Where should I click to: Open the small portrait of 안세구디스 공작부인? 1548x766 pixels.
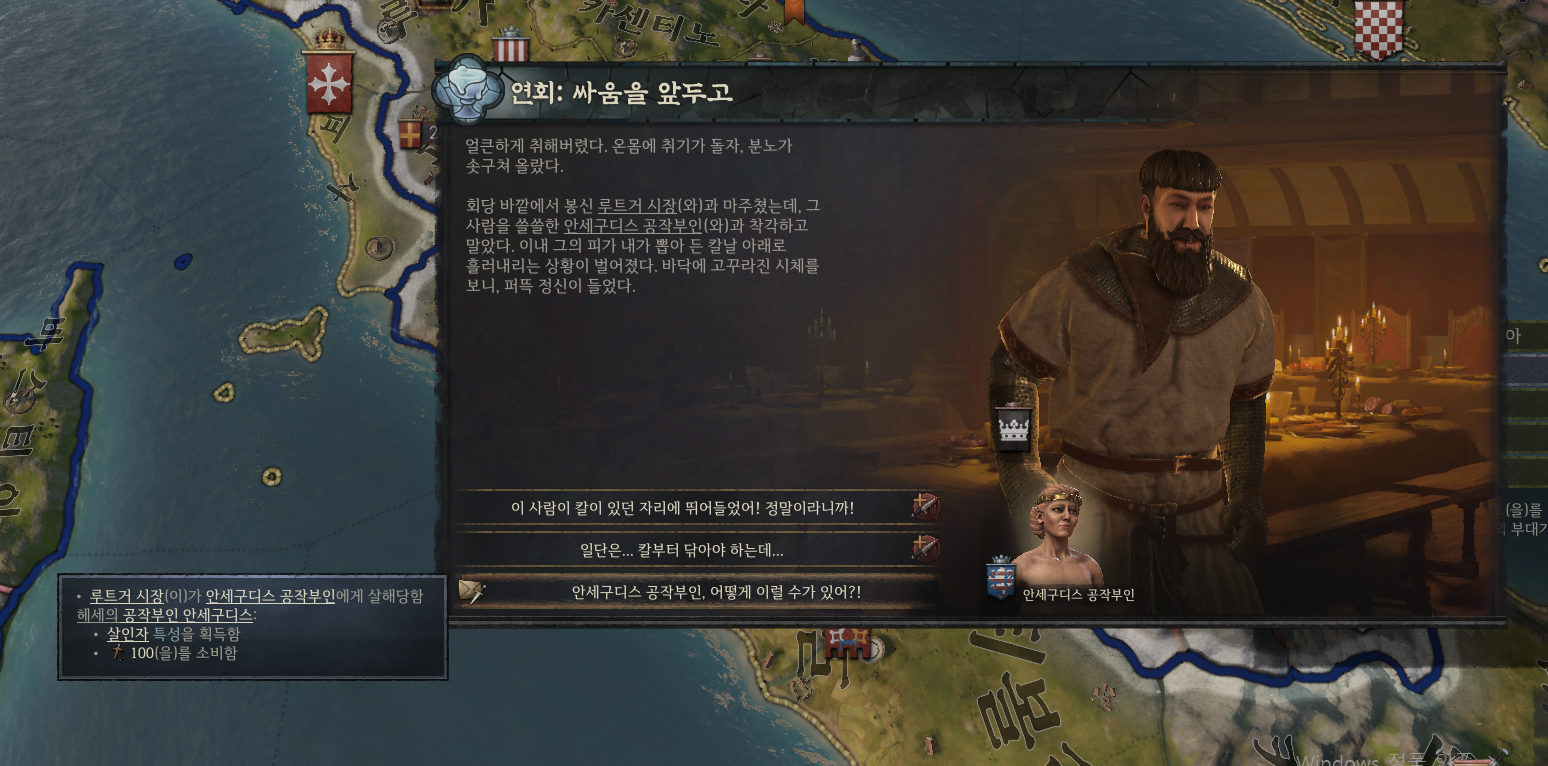click(1057, 535)
